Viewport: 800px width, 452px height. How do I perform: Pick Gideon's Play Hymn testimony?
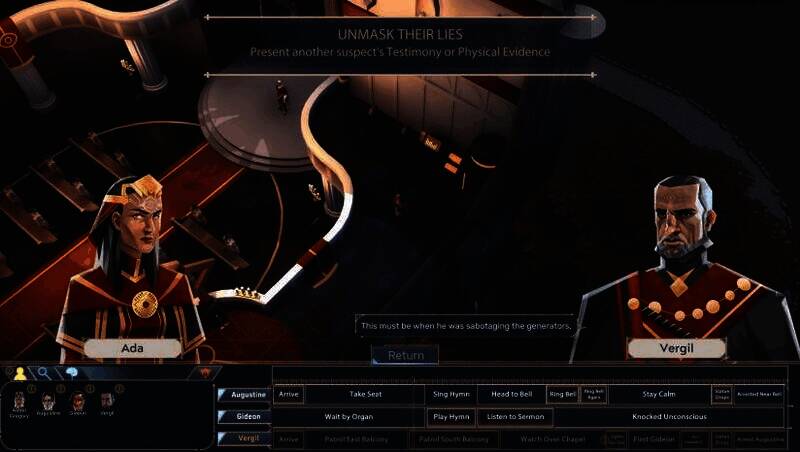click(x=451, y=416)
